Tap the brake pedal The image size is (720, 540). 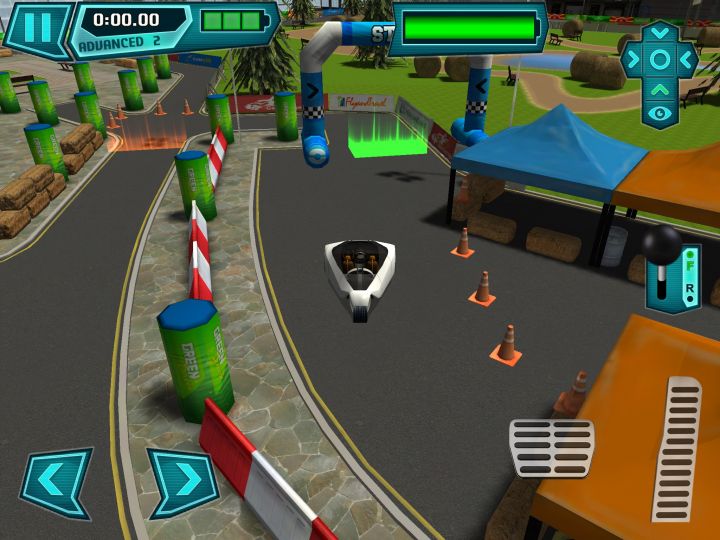click(551, 447)
